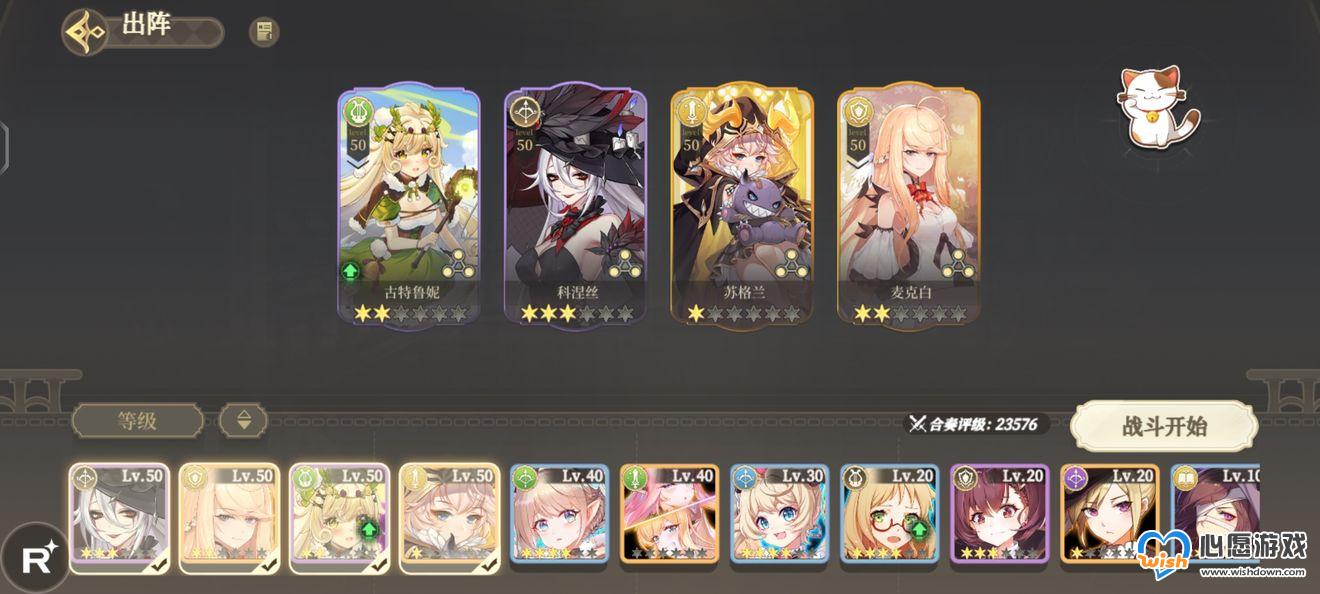Click the round R button
This screenshot has width=1320, height=594.
[36, 558]
